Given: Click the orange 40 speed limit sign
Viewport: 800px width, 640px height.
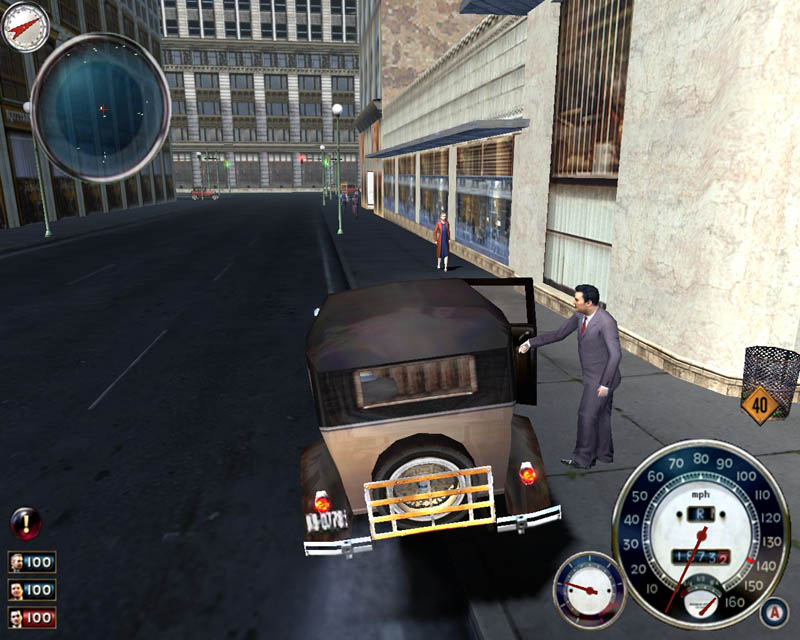Looking at the screenshot, I should click(x=759, y=405).
